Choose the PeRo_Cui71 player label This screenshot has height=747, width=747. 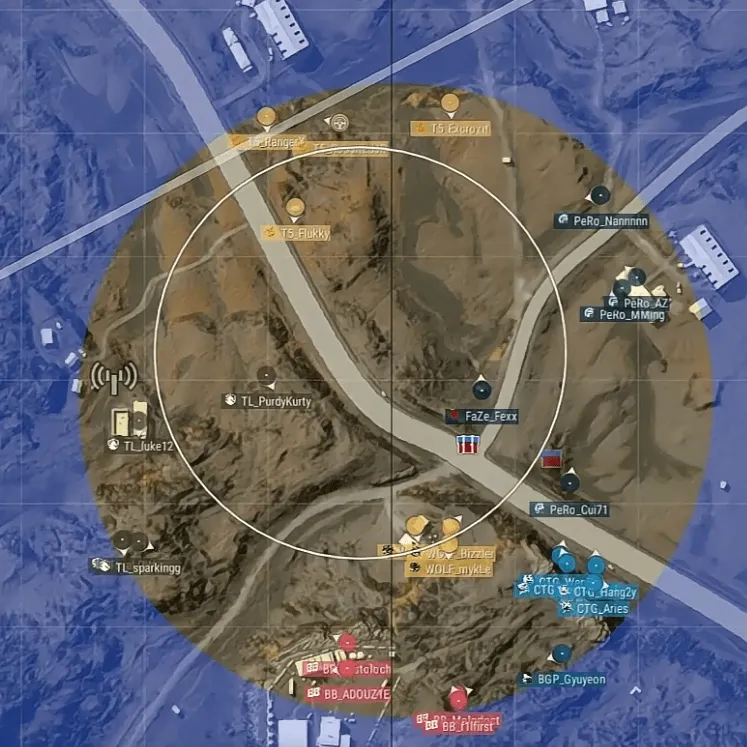click(578, 509)
